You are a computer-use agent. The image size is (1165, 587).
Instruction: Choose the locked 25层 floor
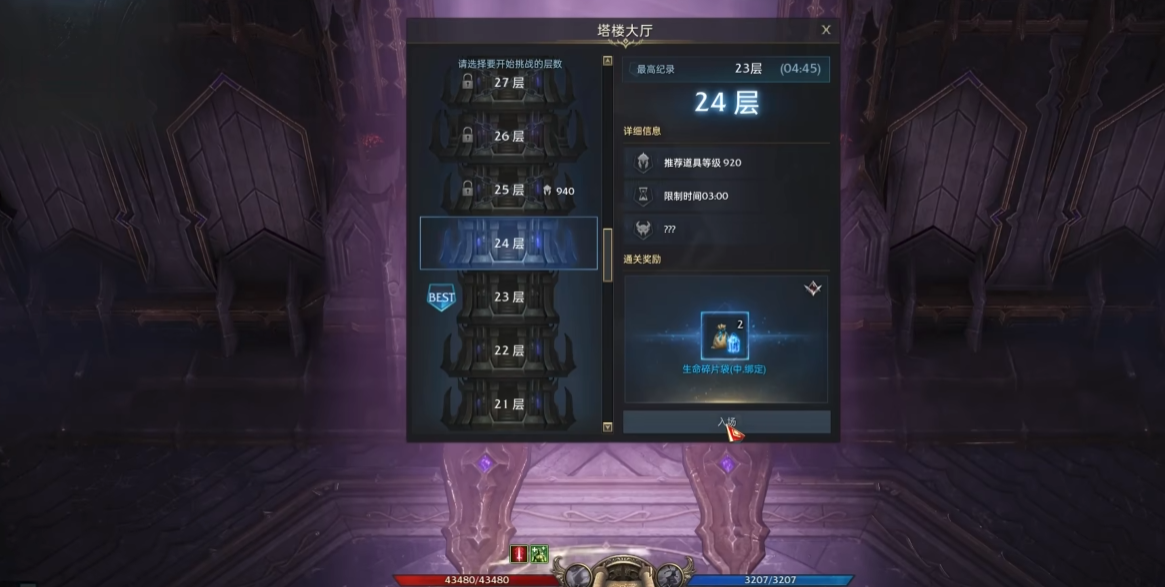pos(509,190)
